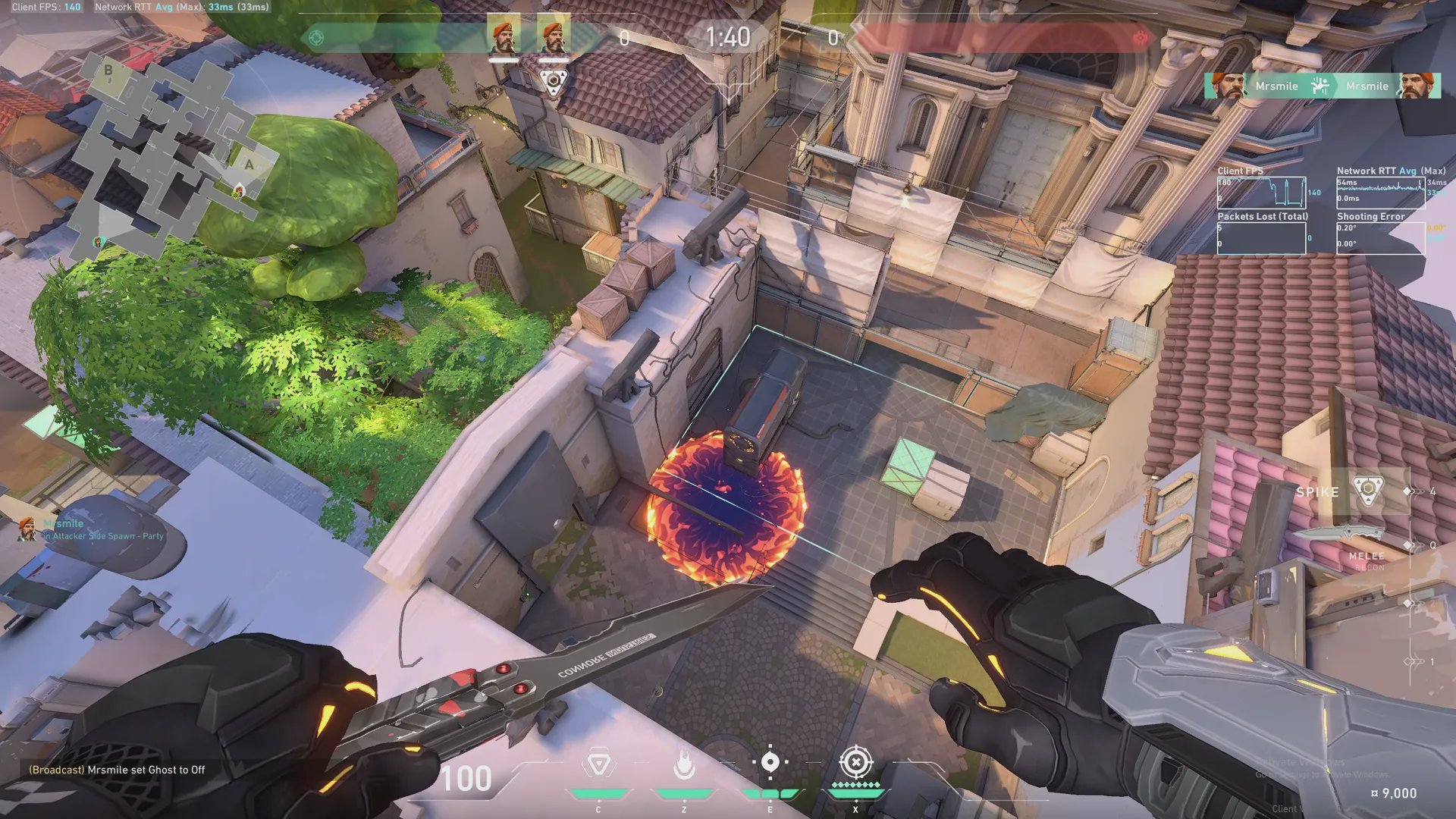Viewport: 1456px width, 819px height.
Task: Trigger the Orbital Strike ultimate icon
Action: coord(856,762)
